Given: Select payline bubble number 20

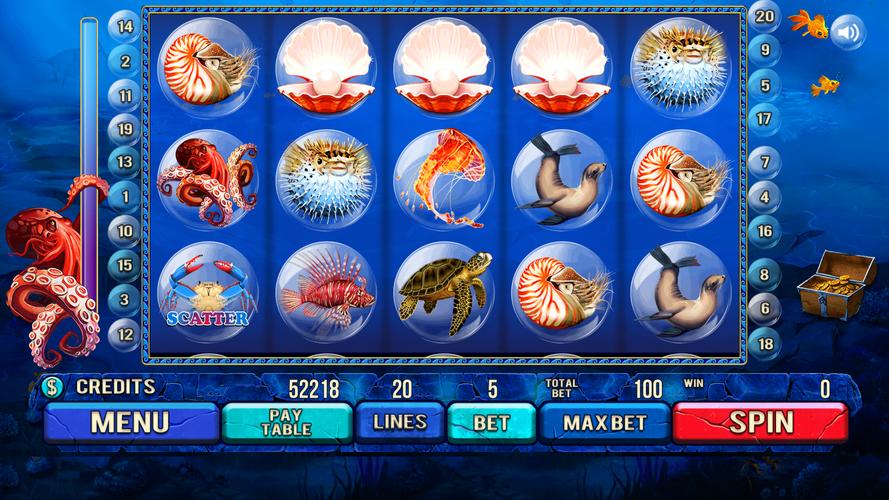Looking at the screenshot, I should click(765, 16).
